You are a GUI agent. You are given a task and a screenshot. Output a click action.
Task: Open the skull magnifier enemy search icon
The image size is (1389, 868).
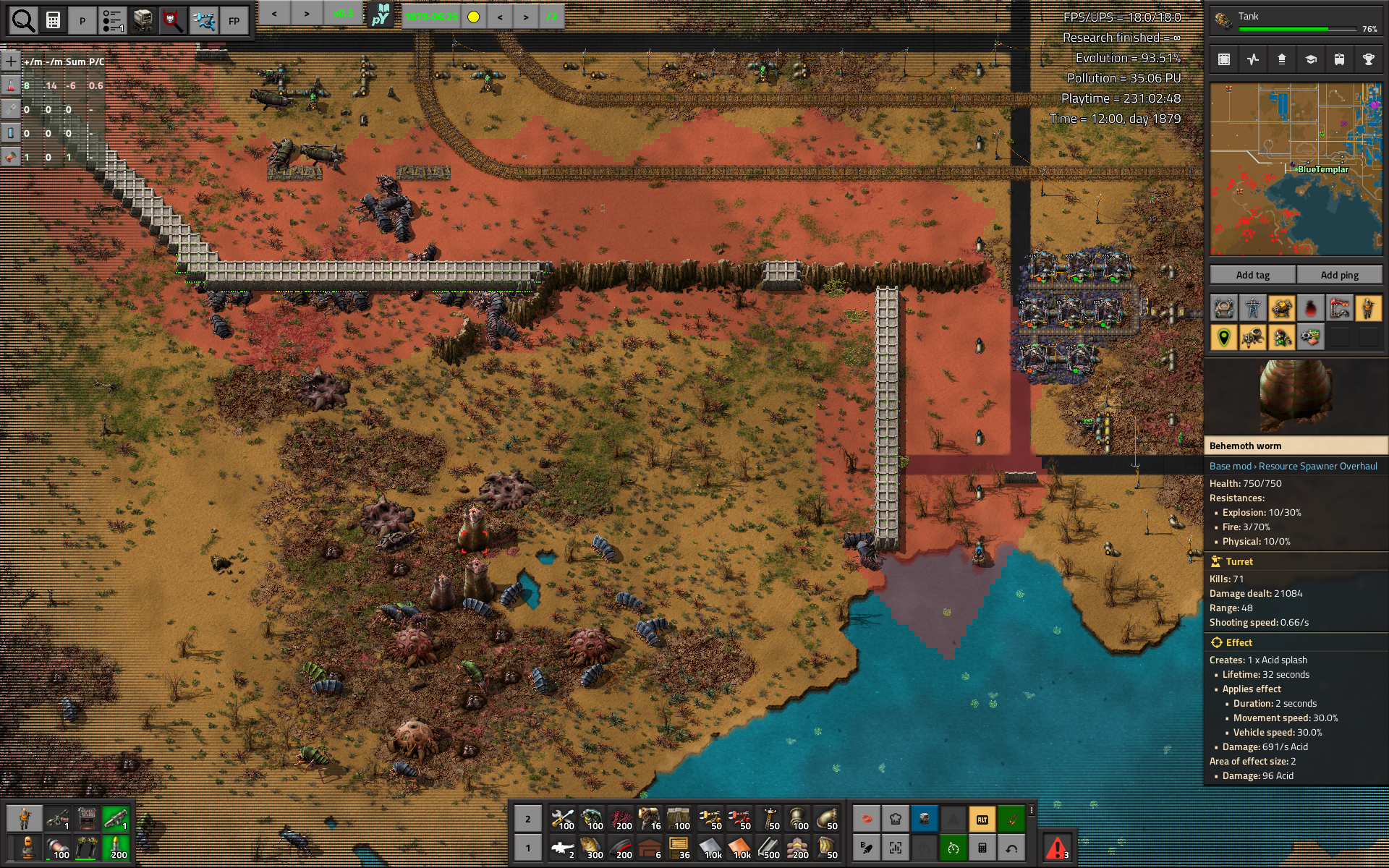[173, 21]
